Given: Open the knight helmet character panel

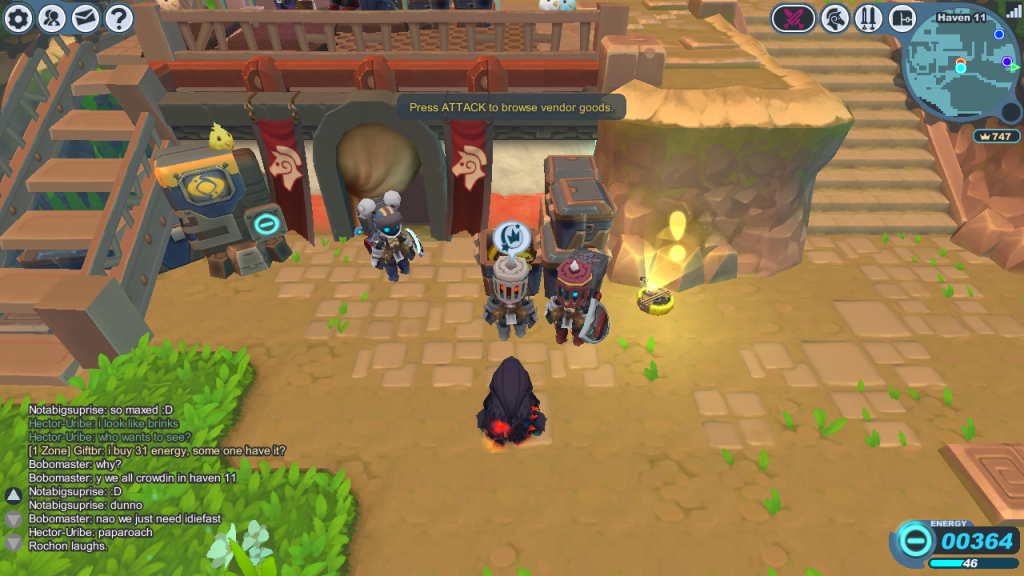Looking at the screenshot, I should tap(835, 18).
